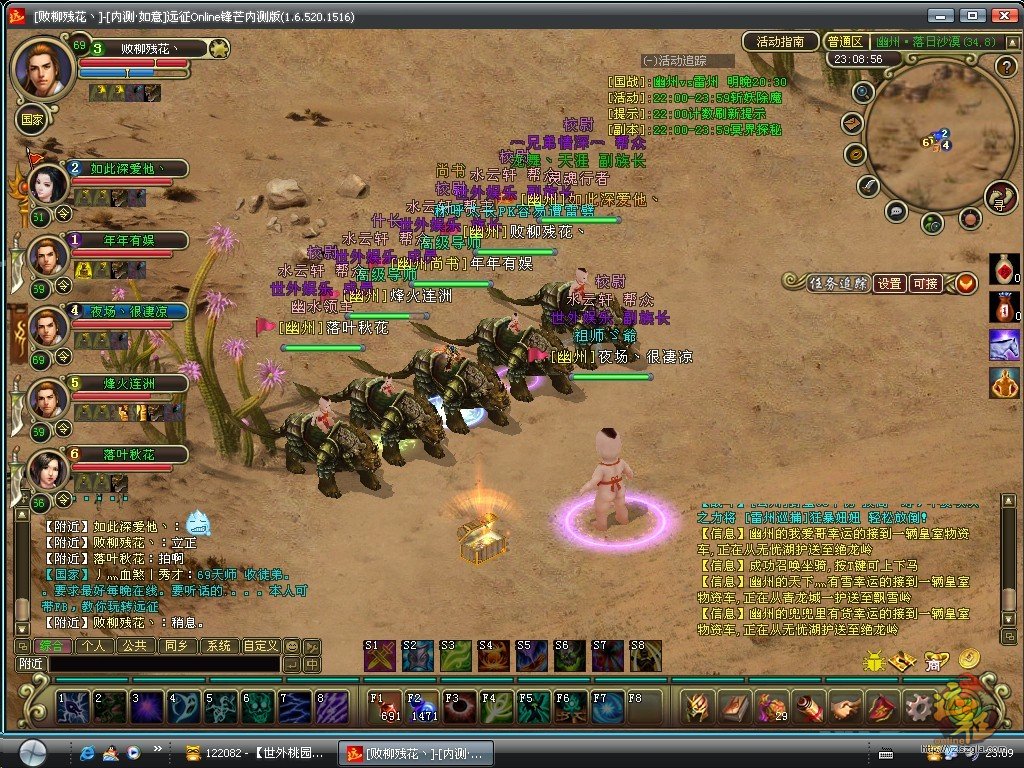Open the mail envelope icon by the minimap

tap(852, 123)
